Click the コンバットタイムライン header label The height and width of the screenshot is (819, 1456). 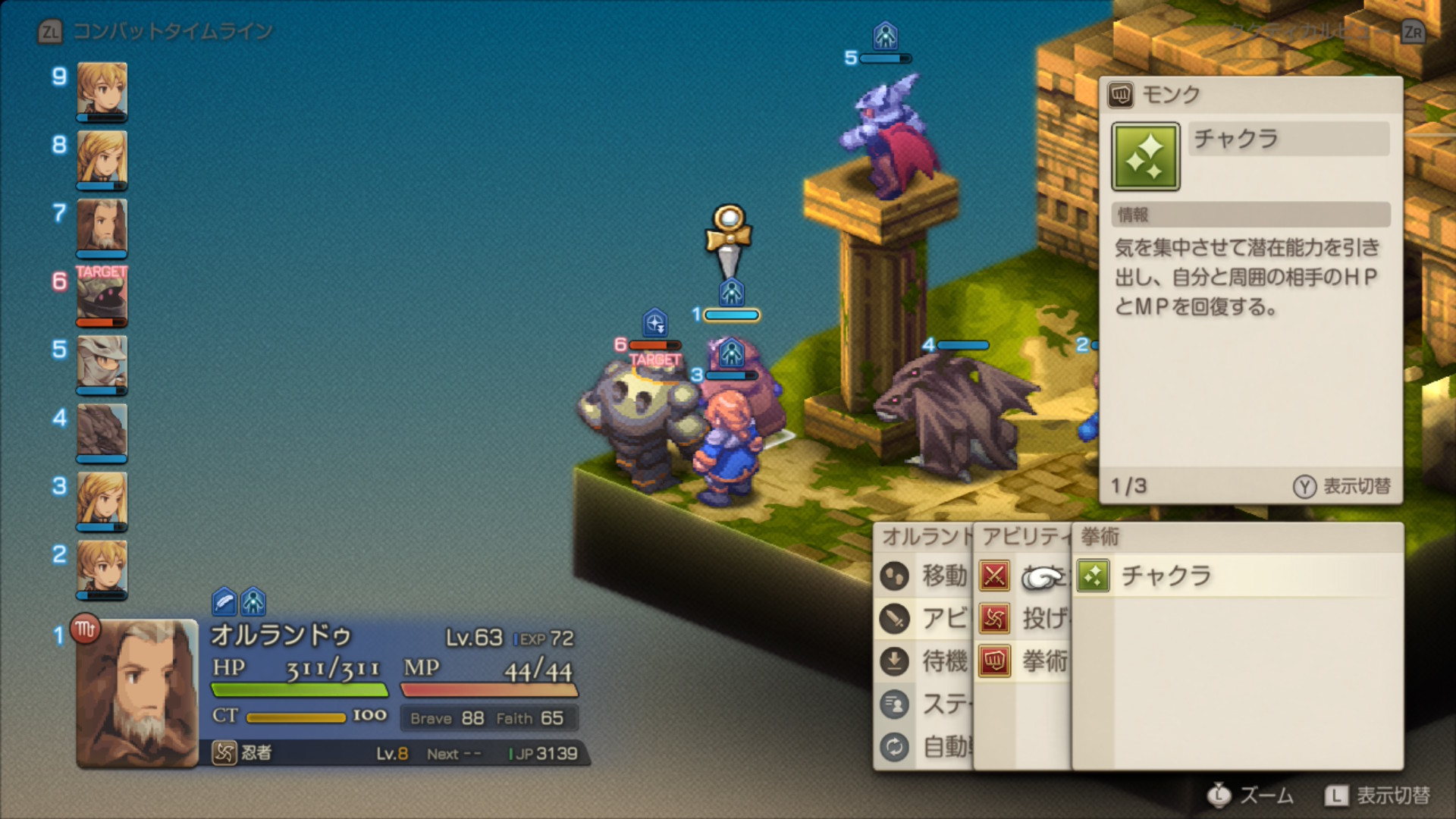pyautogui.click(x=173, y=31)
